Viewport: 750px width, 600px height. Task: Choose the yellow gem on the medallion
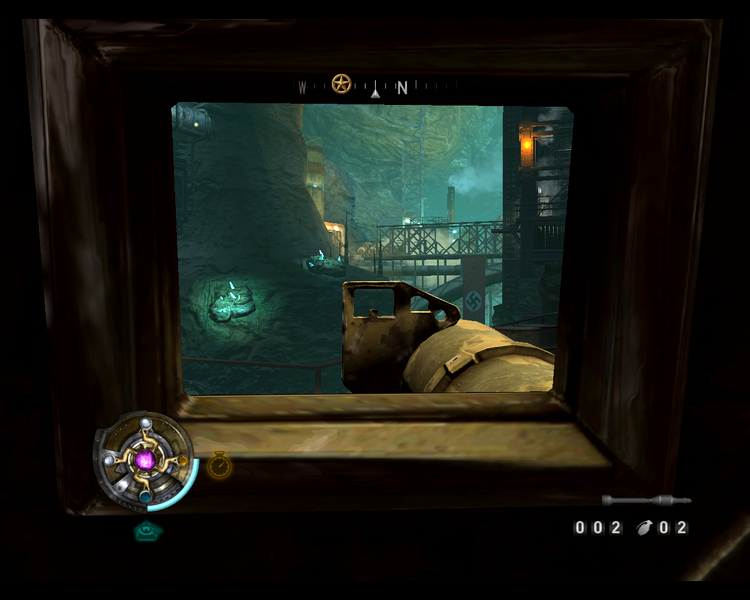[x=182, y=461]
